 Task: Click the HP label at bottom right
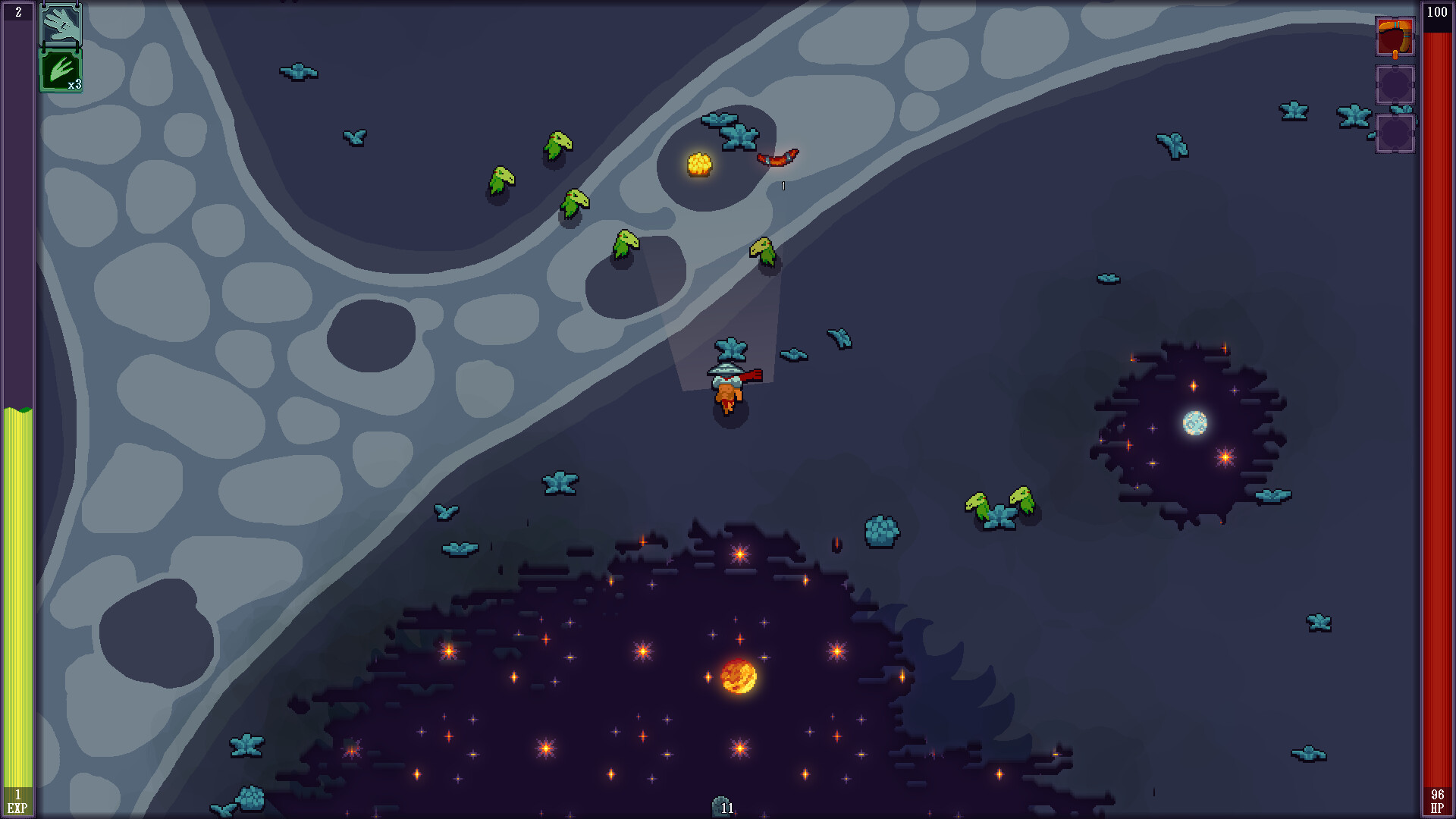1439,808
